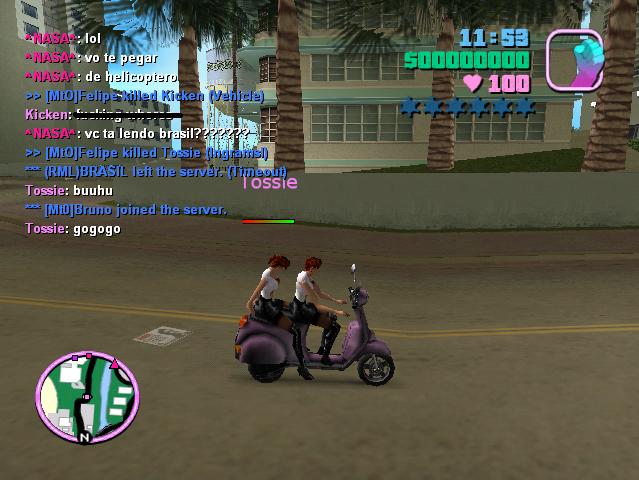This screenshot has height=480, width=639.
Task: Click the Tossie player name tag
Action: point(269,183)
